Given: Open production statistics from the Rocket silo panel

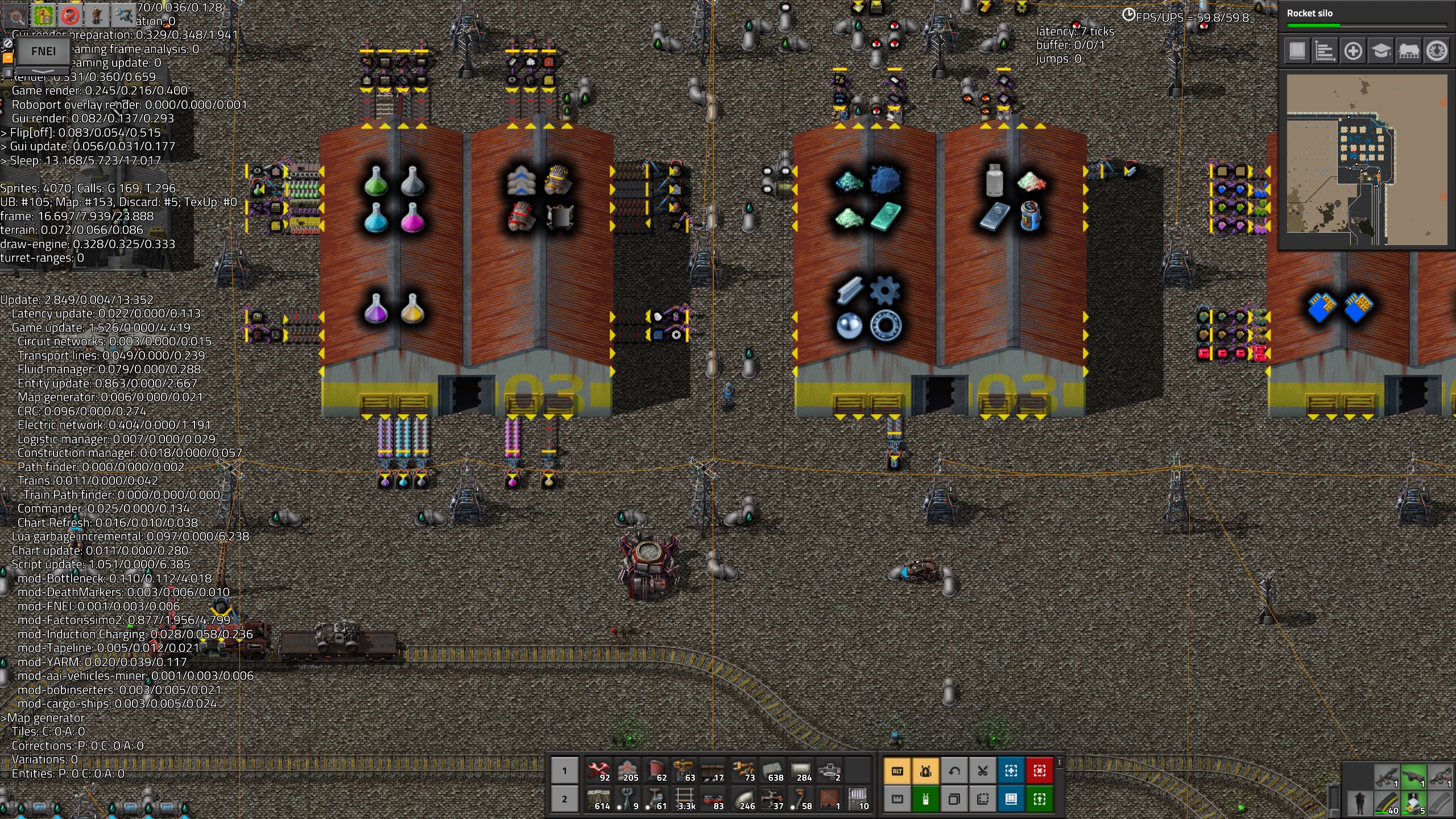Looking at the screenshot, I should 1325,52.
